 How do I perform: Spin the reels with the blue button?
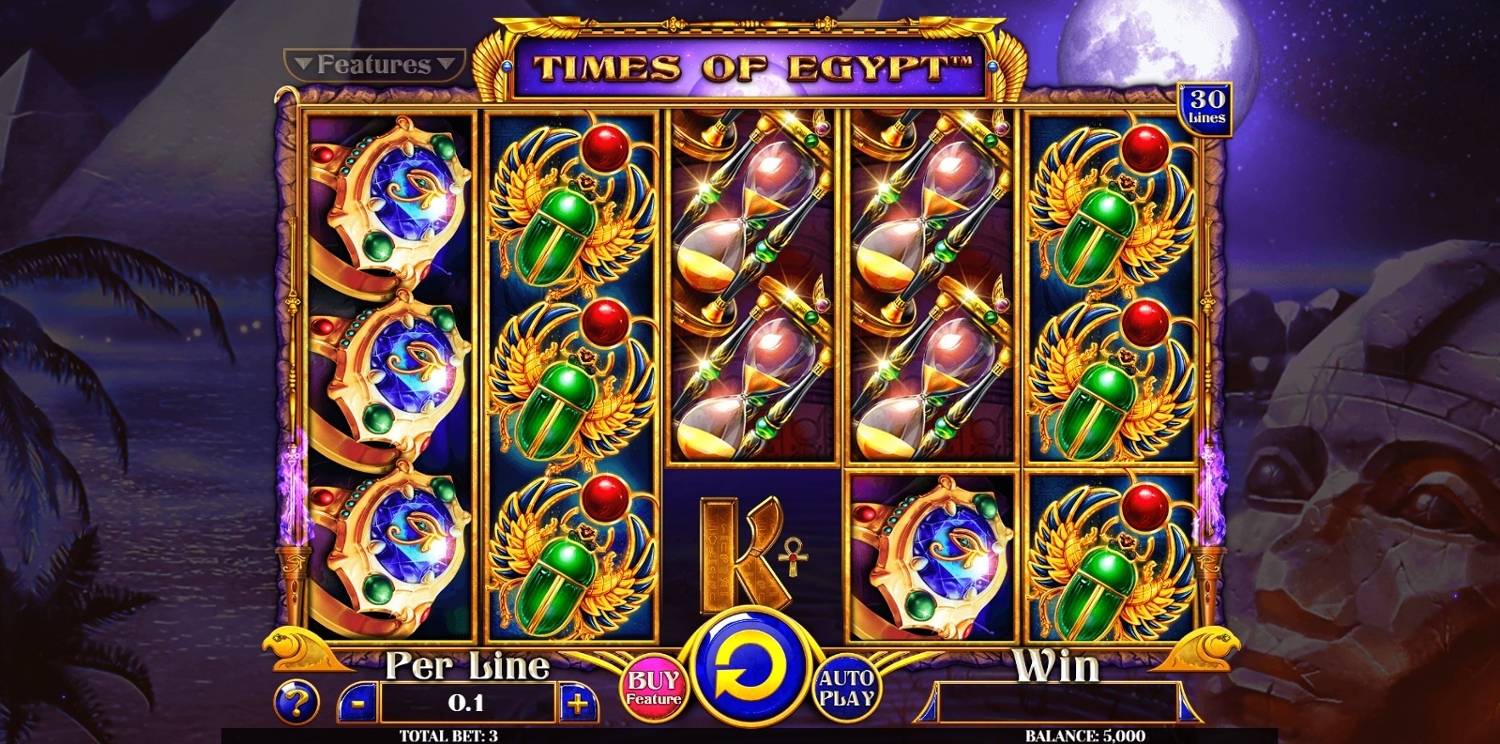point(750,667)
